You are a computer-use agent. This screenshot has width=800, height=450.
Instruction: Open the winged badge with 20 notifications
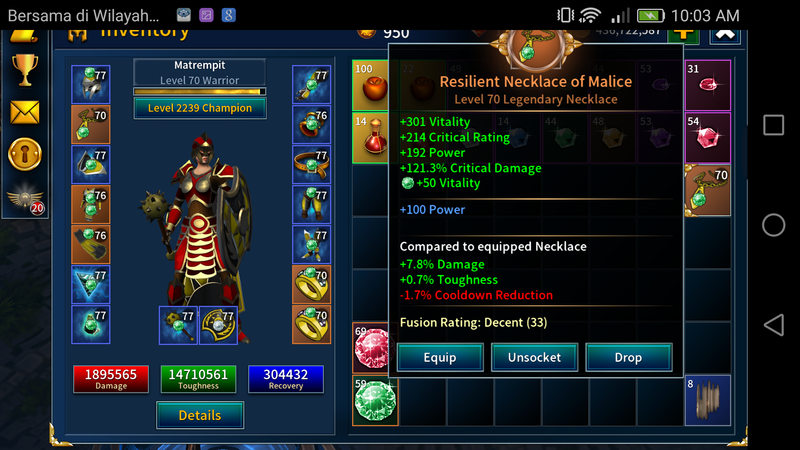pyautogui.click(x=25, y=198)
